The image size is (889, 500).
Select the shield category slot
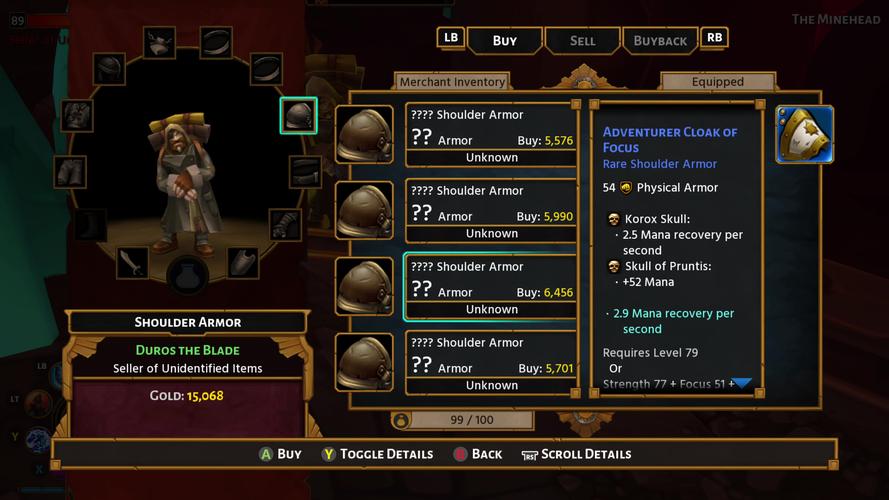point(243,263)
